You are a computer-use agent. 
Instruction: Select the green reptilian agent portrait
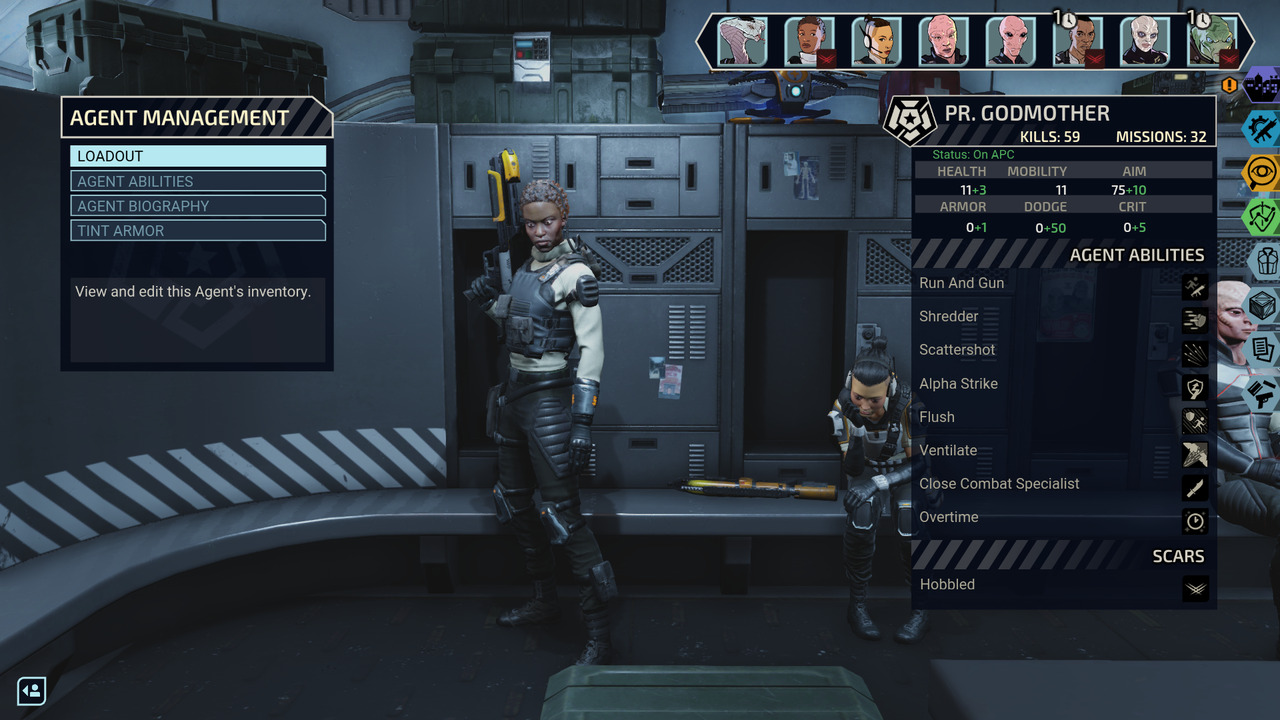click(x=1212, y=42)
